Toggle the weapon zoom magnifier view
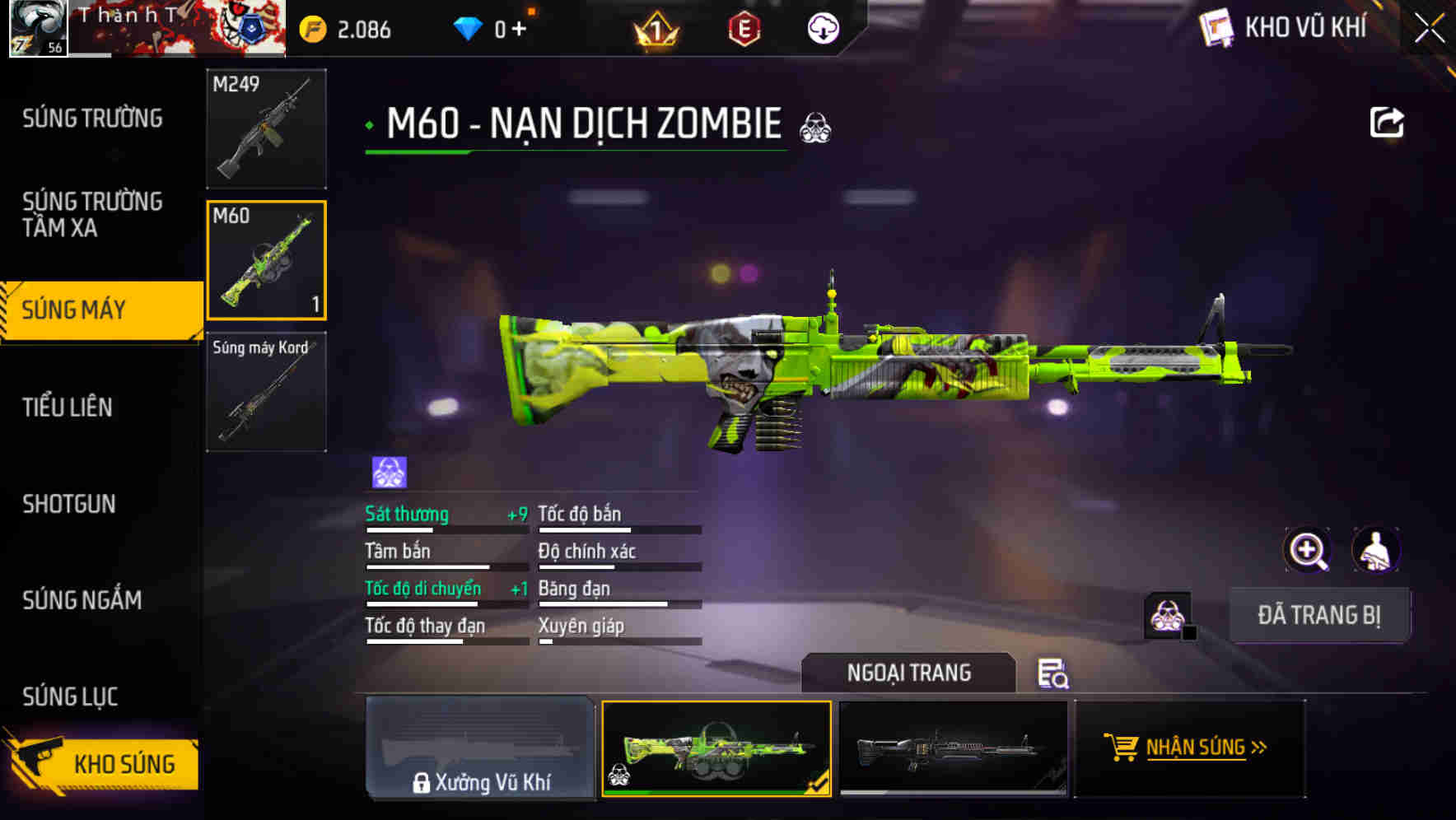 click(1305, 550)
